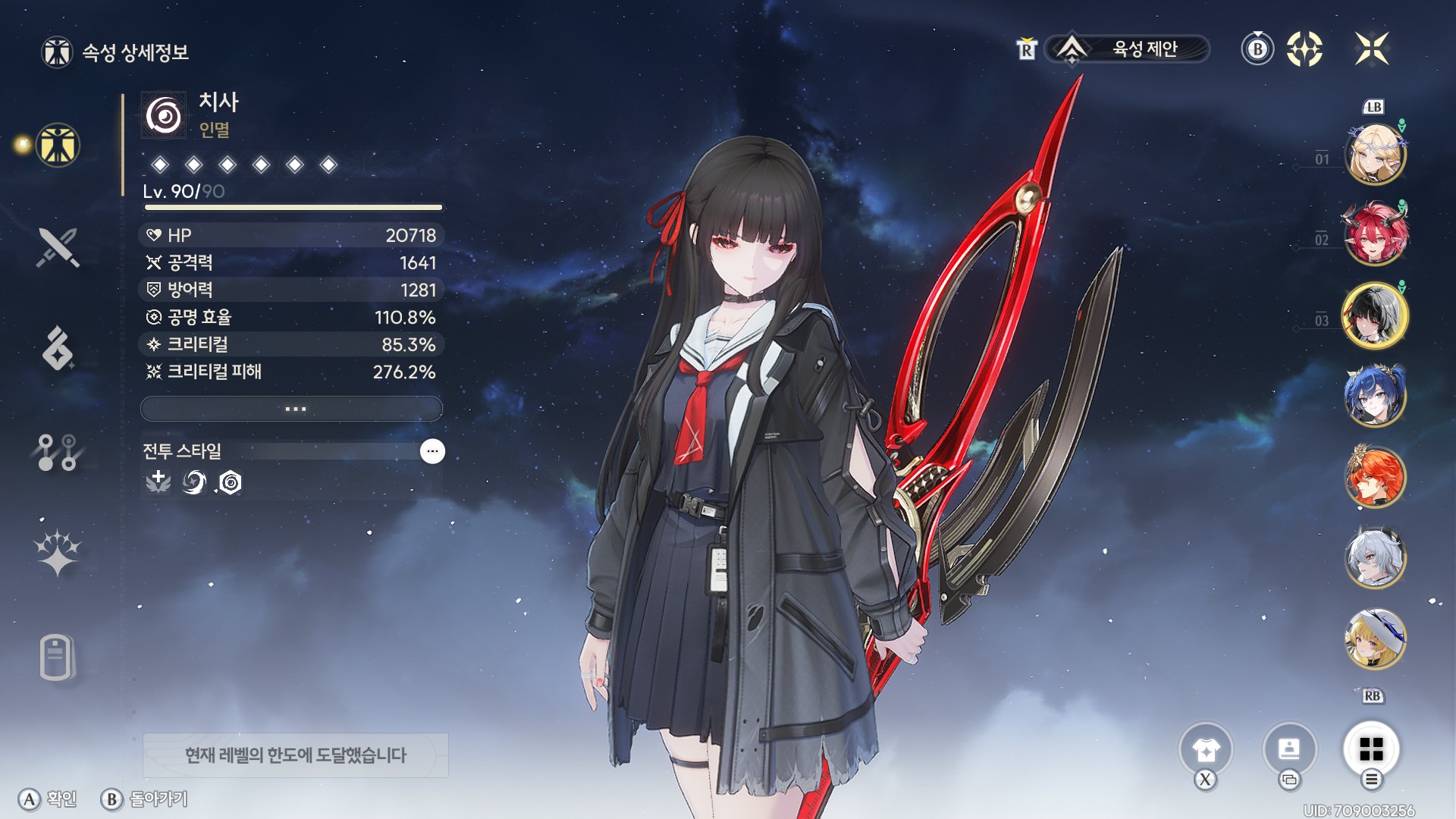Select the black-and-white haired character in slot 03
Image resolution: width=1456 pixels, height=819 pixels.
point(1375,315)
